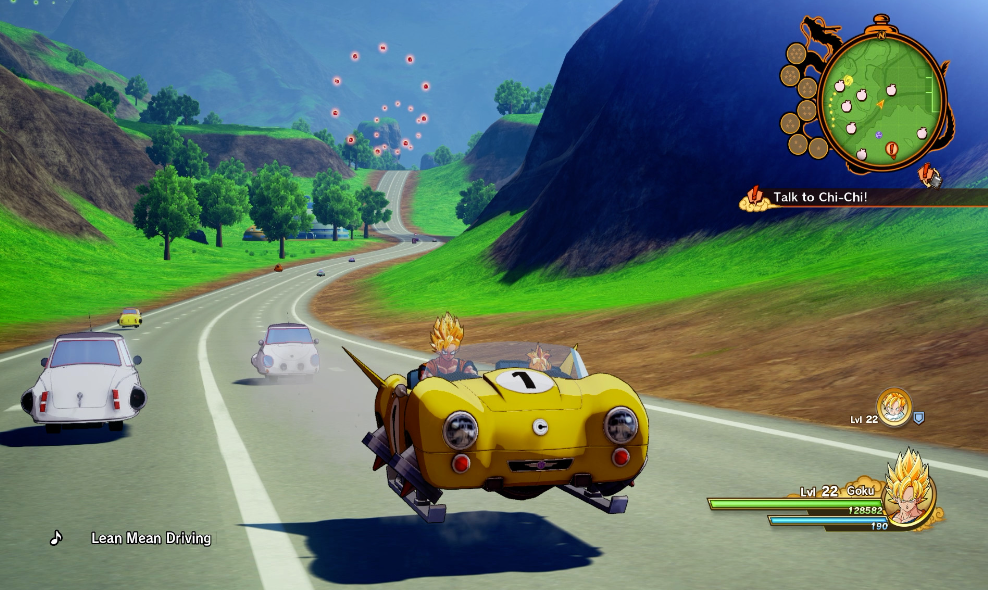Click the Lean Mean Driving music track label
This screenshot has height=590, width=988.
click(x=151, y=538)
